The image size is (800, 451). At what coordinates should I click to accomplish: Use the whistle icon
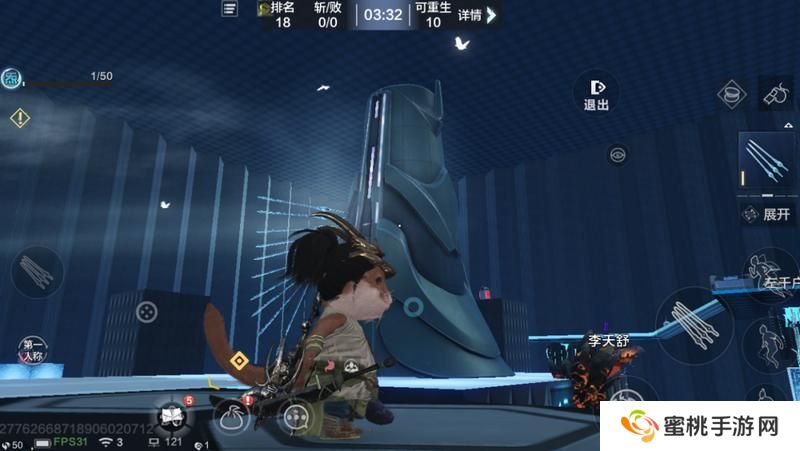pyautogui.click(x=777, y=92)
